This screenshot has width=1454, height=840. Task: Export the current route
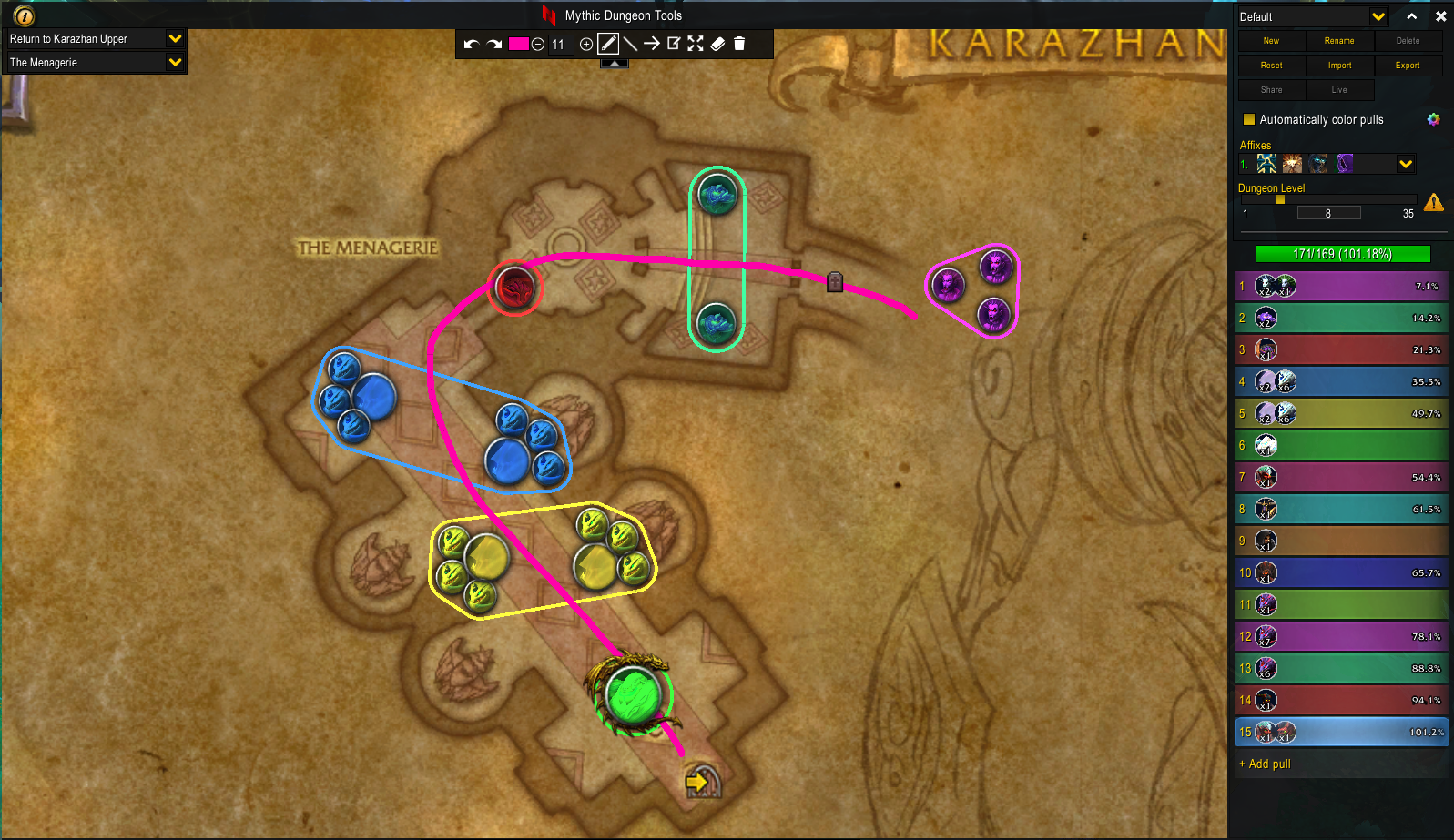click(x=1408, y=66)
